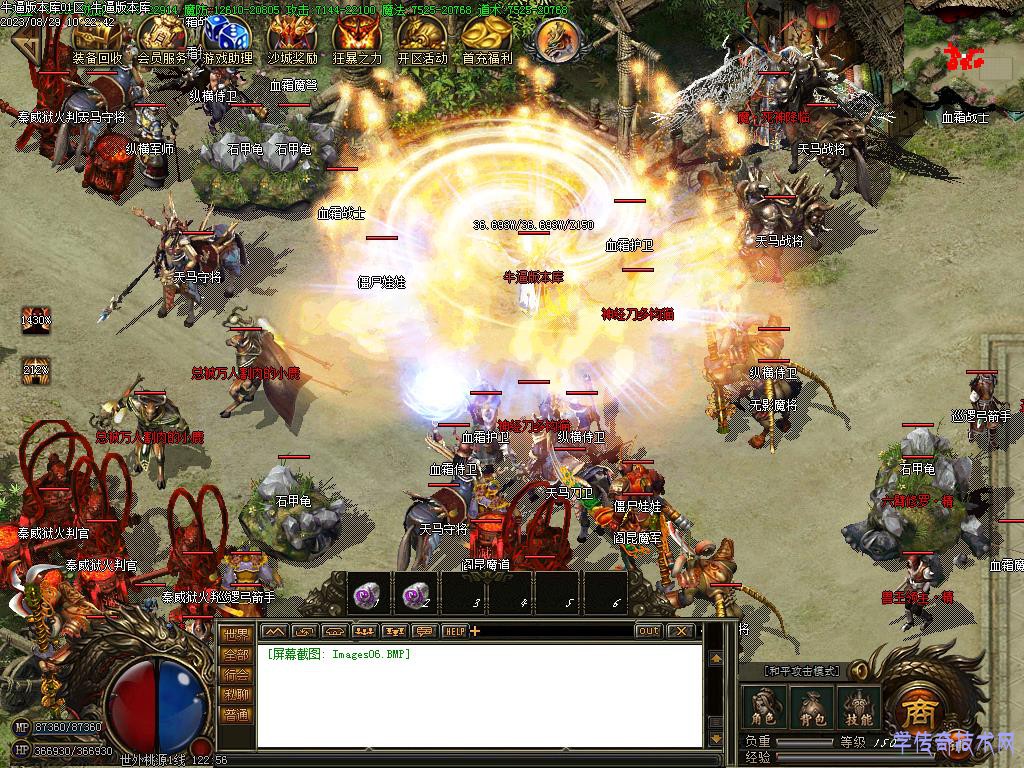Select the 行会 guild chat tab

point(236,674)
